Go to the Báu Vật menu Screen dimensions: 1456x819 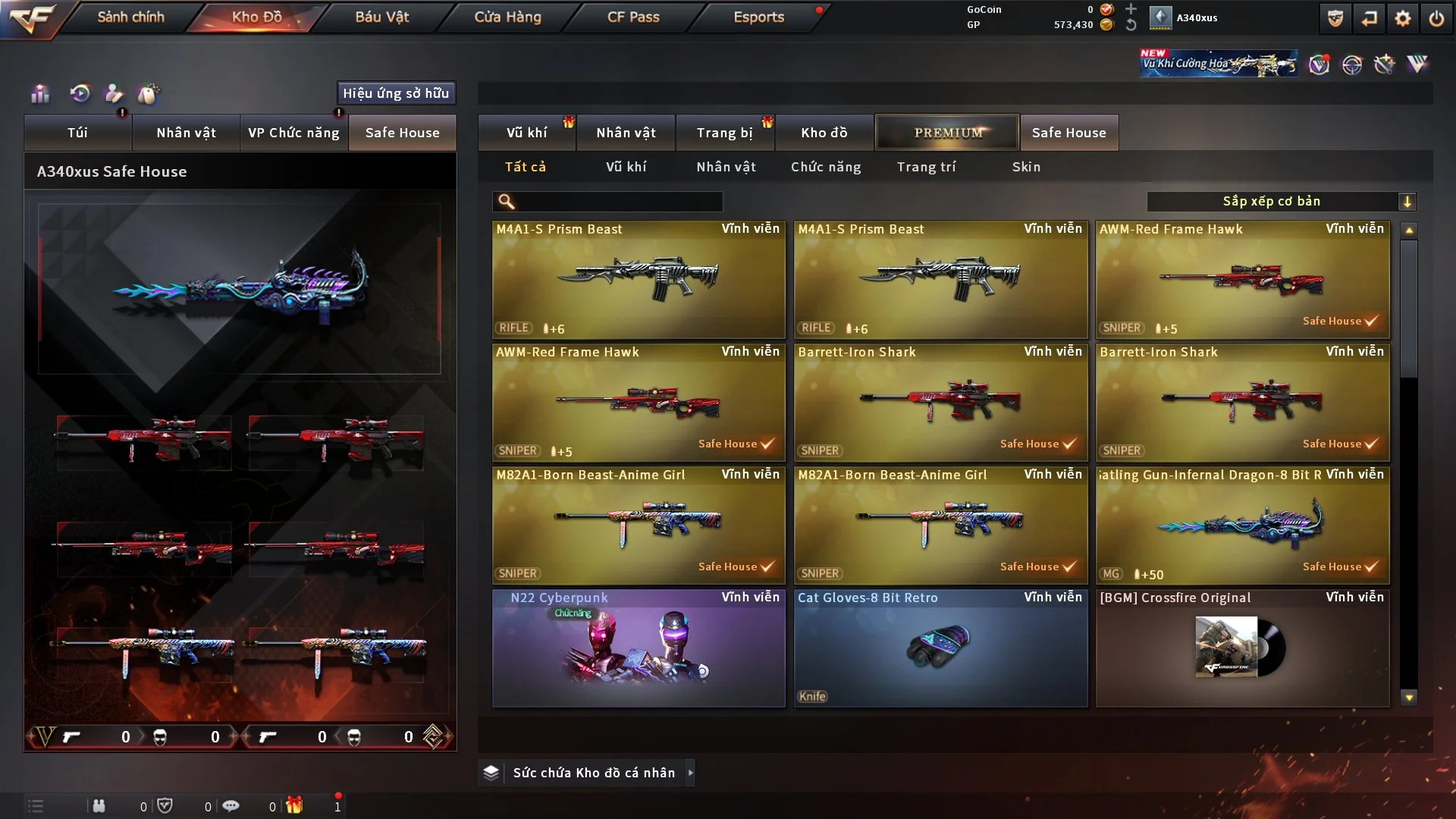(x=381, y=17)
